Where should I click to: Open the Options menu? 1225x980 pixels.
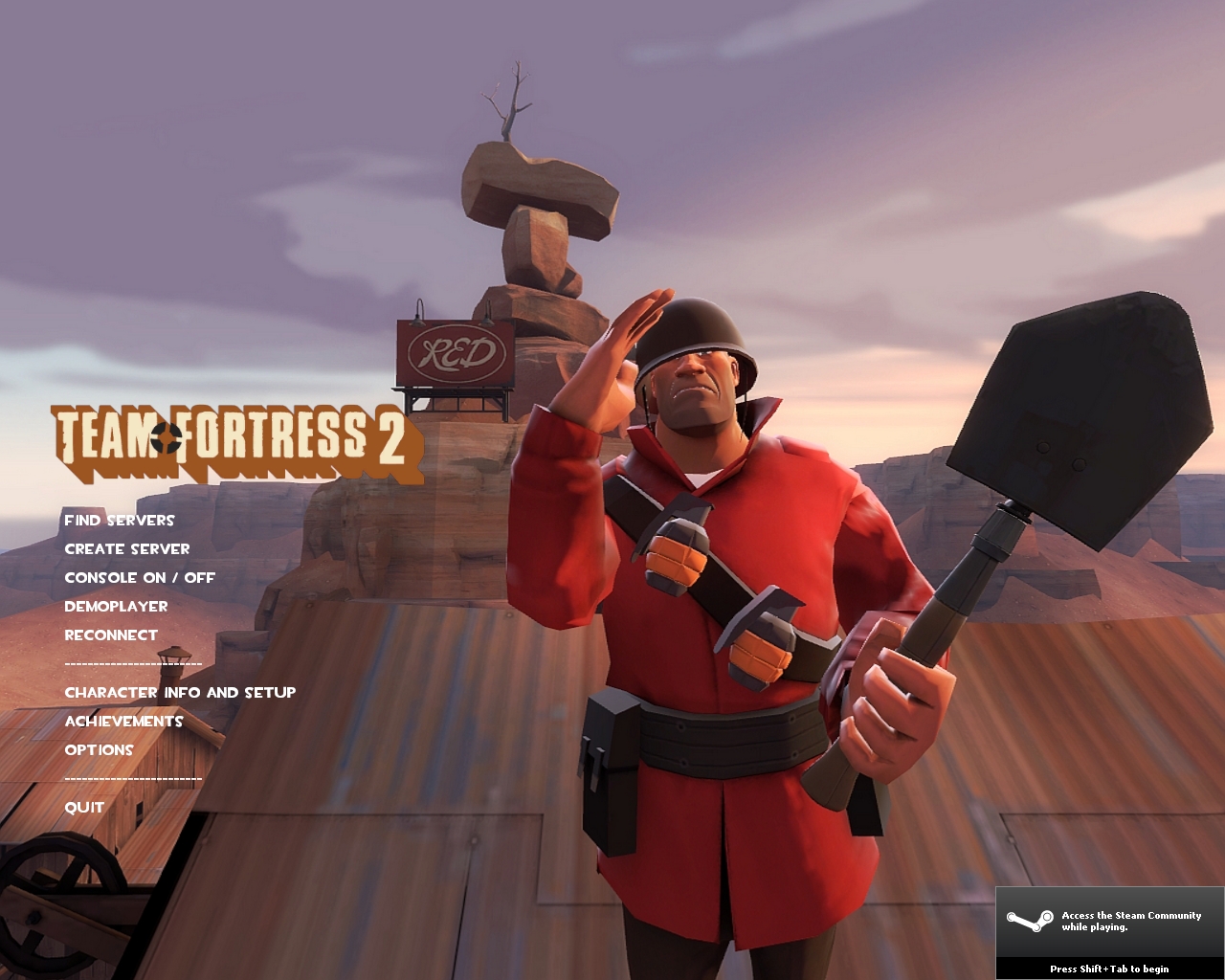coord(99,750)
